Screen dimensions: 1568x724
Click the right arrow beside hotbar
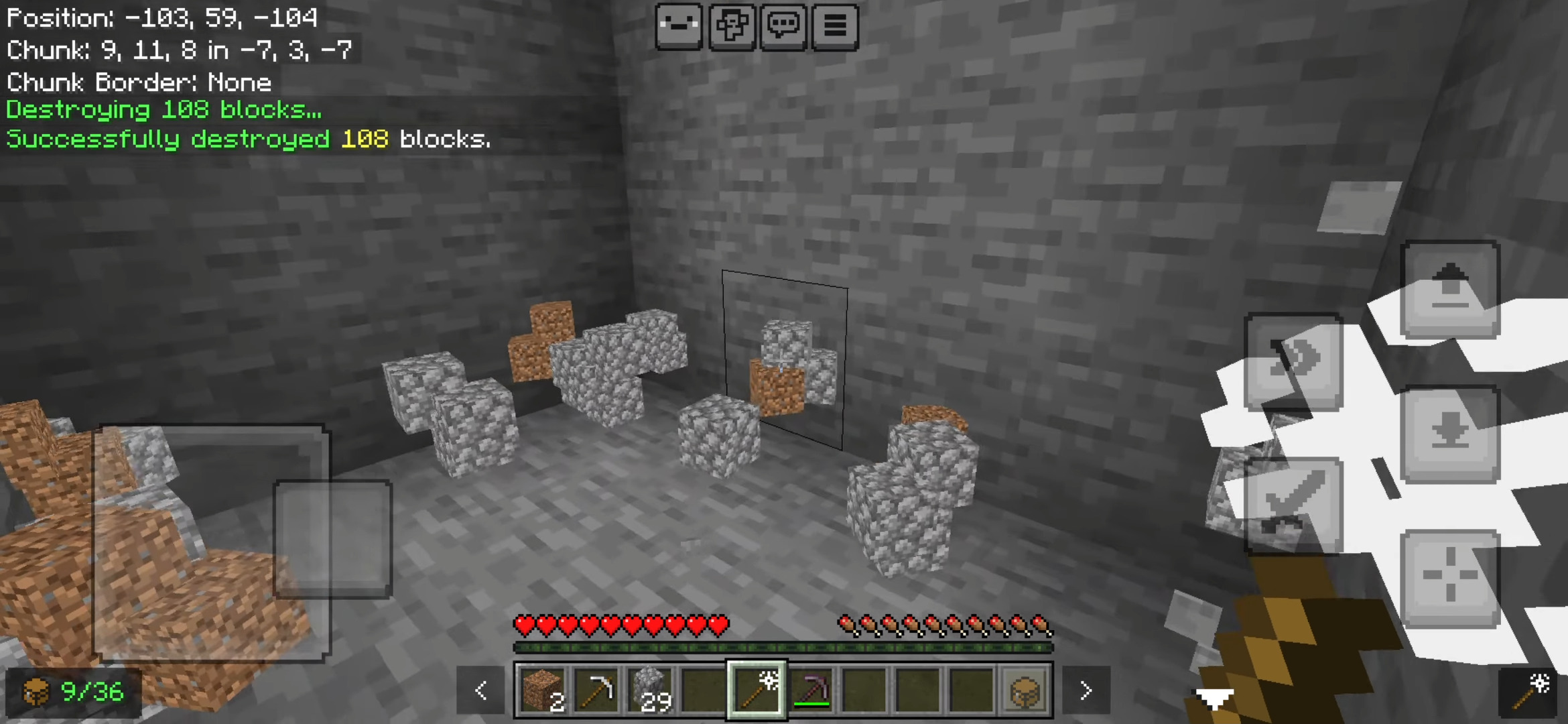(x=1086, y=690)
